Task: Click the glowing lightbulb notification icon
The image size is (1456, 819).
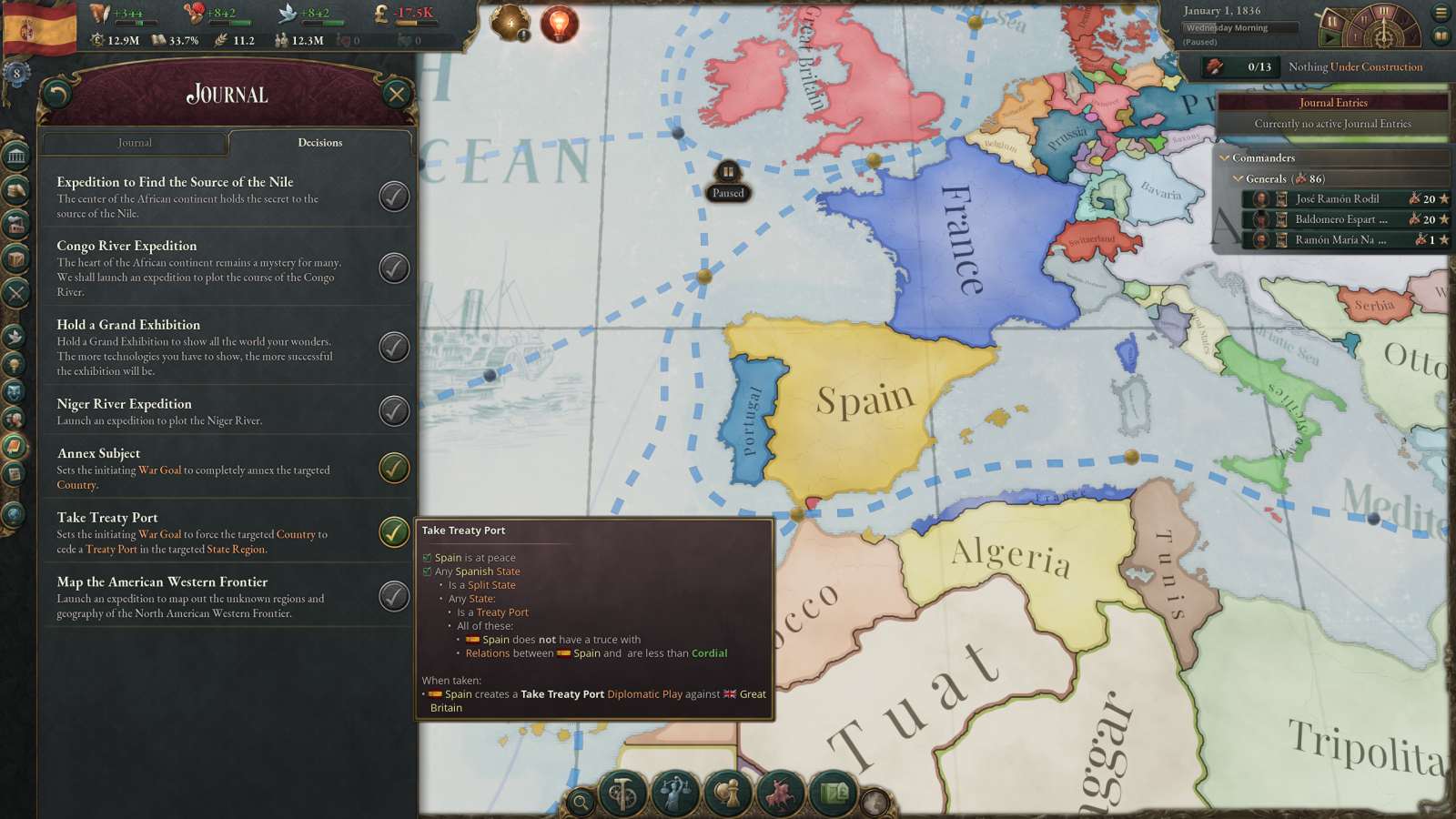Action: (x=559, y=23)
